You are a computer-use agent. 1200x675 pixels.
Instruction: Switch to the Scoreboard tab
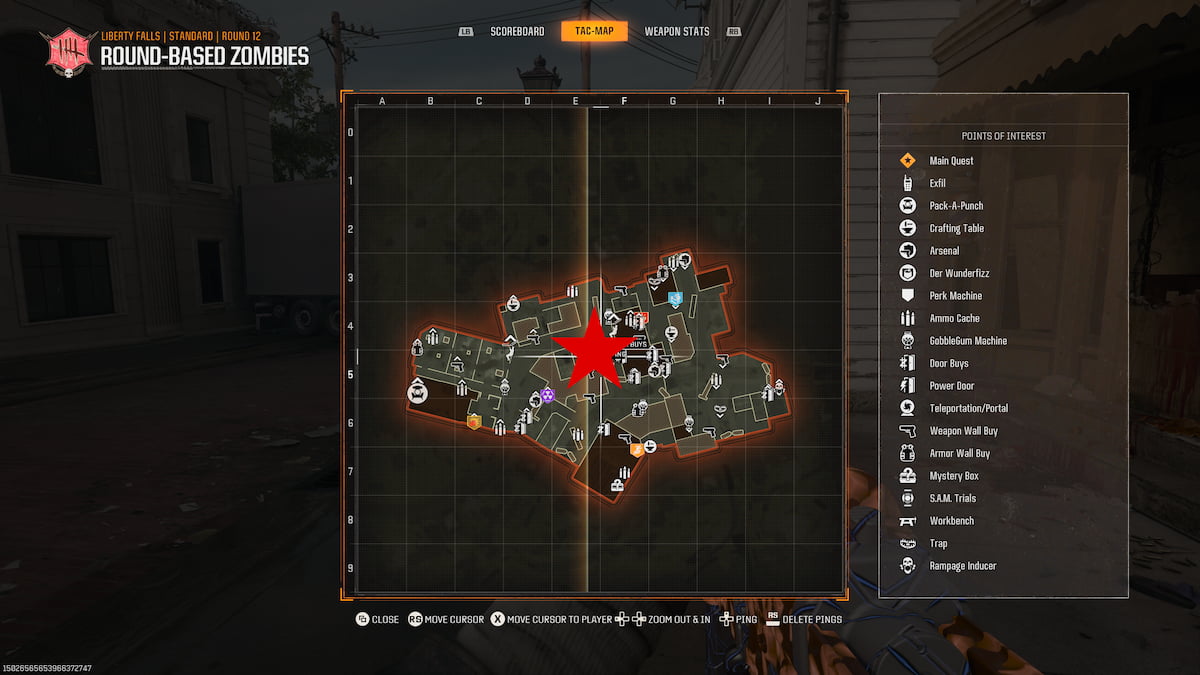(517, 31)
